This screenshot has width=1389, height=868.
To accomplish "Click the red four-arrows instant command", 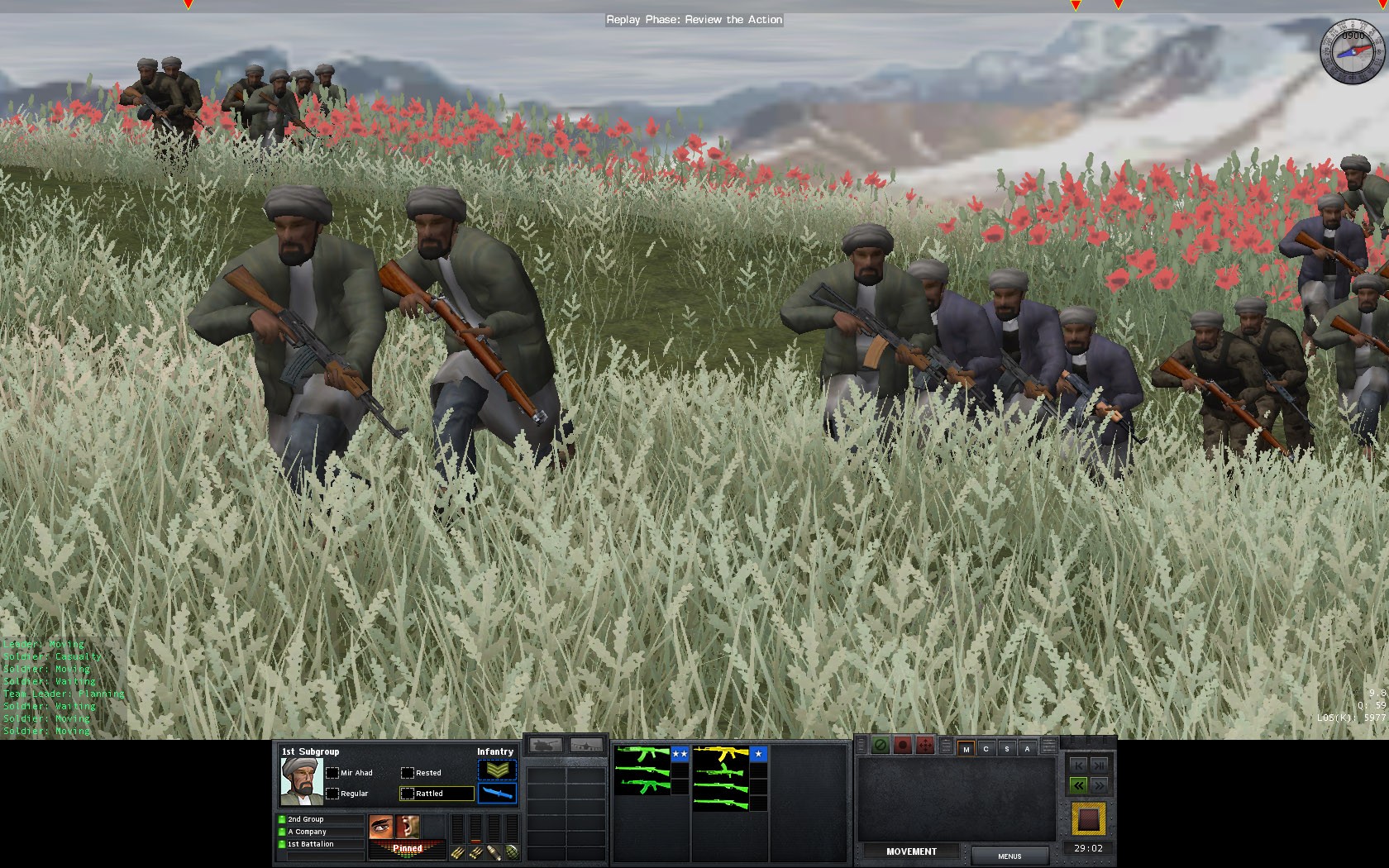I will (x=924, y=746).
